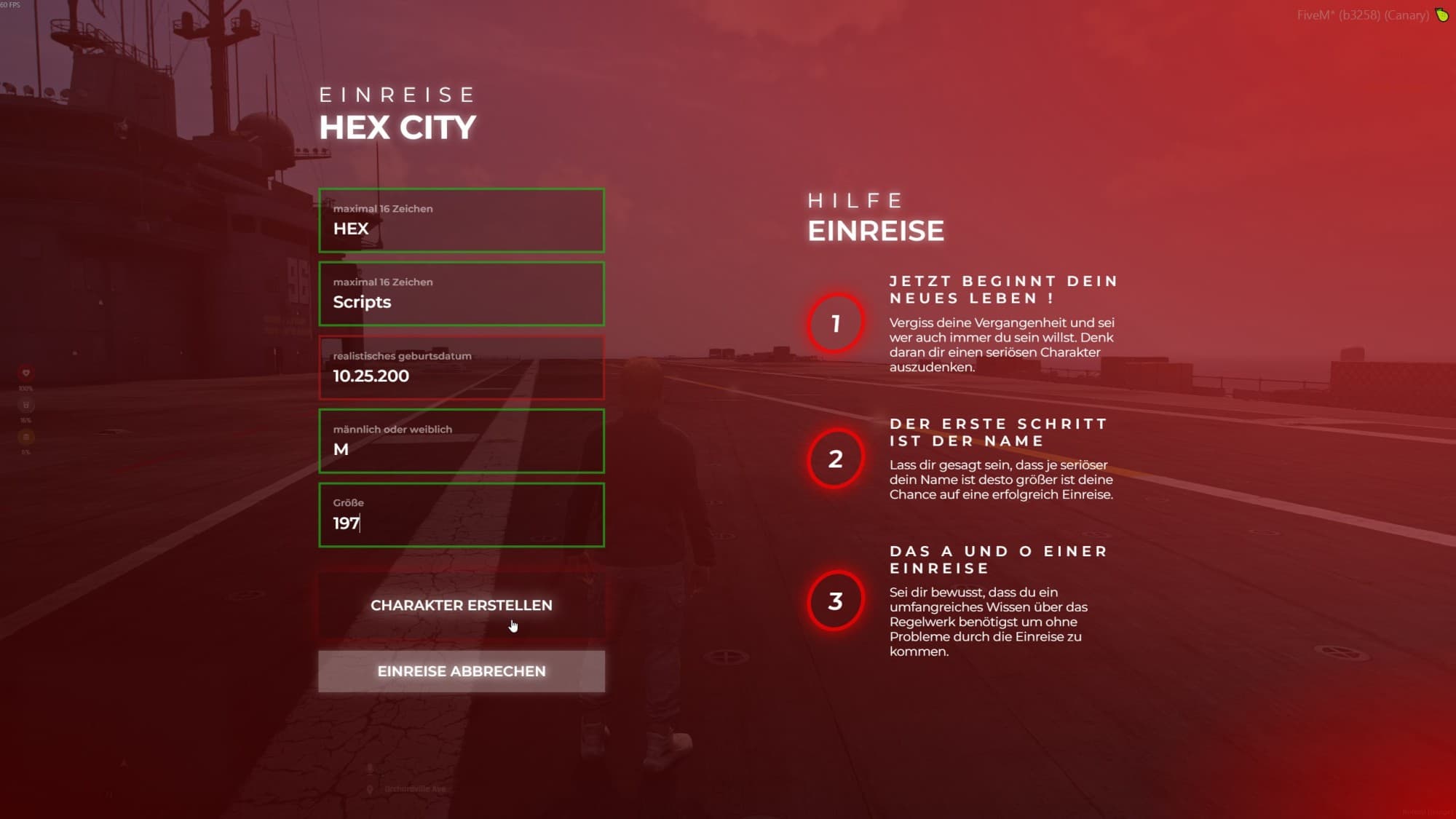Select the circled step 2 next to name help
The width and height of the screenshot is (1456, 819).
[x=835, y=459]
